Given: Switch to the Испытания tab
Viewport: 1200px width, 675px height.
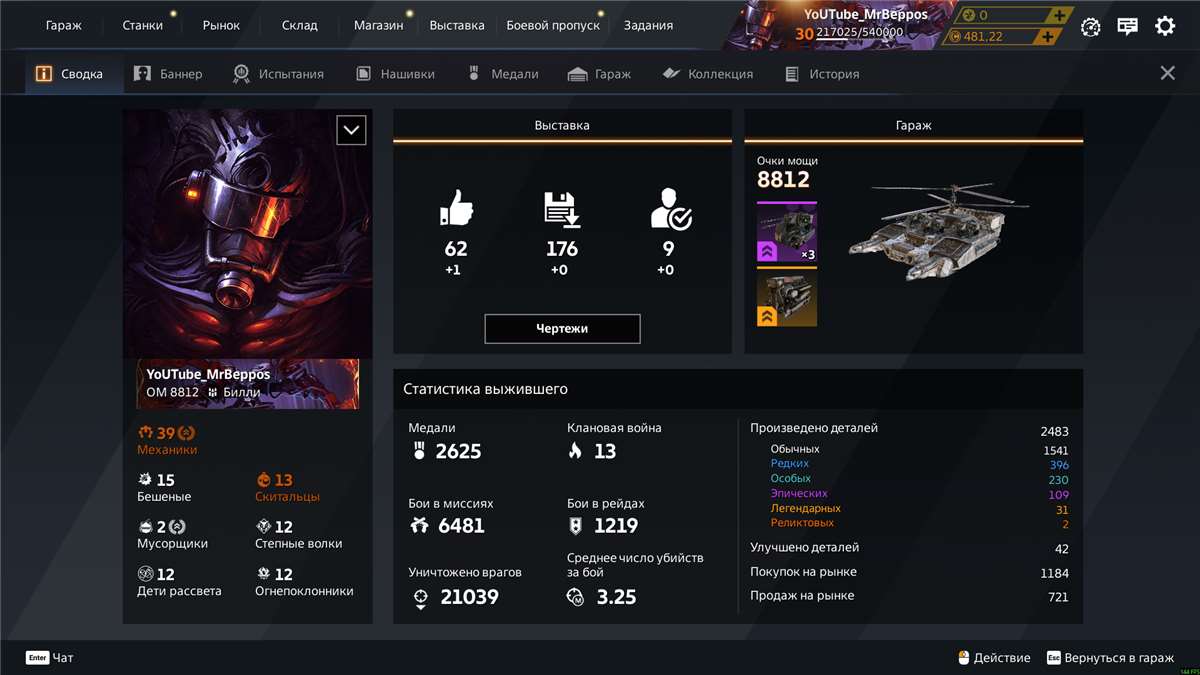Looking at the screenshot, I should coord(278,74).
